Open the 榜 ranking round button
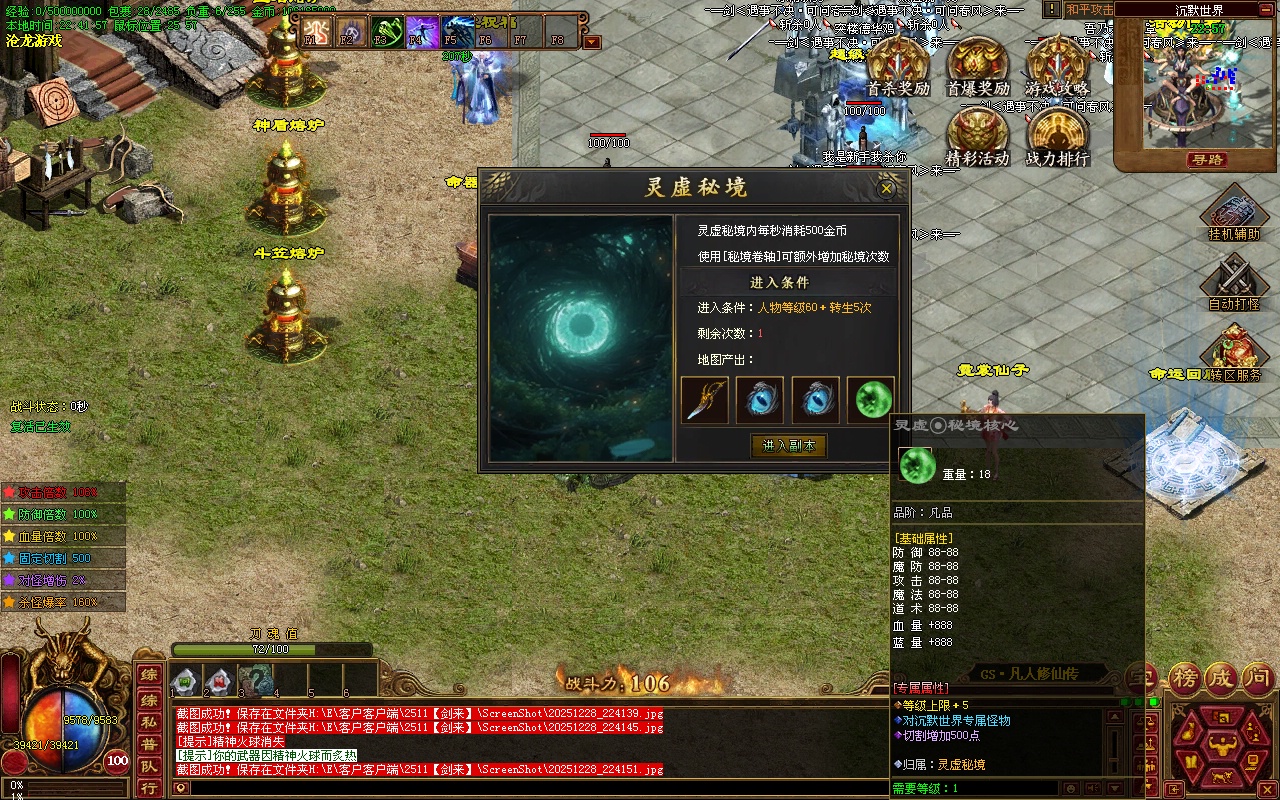1280x800 pixels. pos(1185,679)
